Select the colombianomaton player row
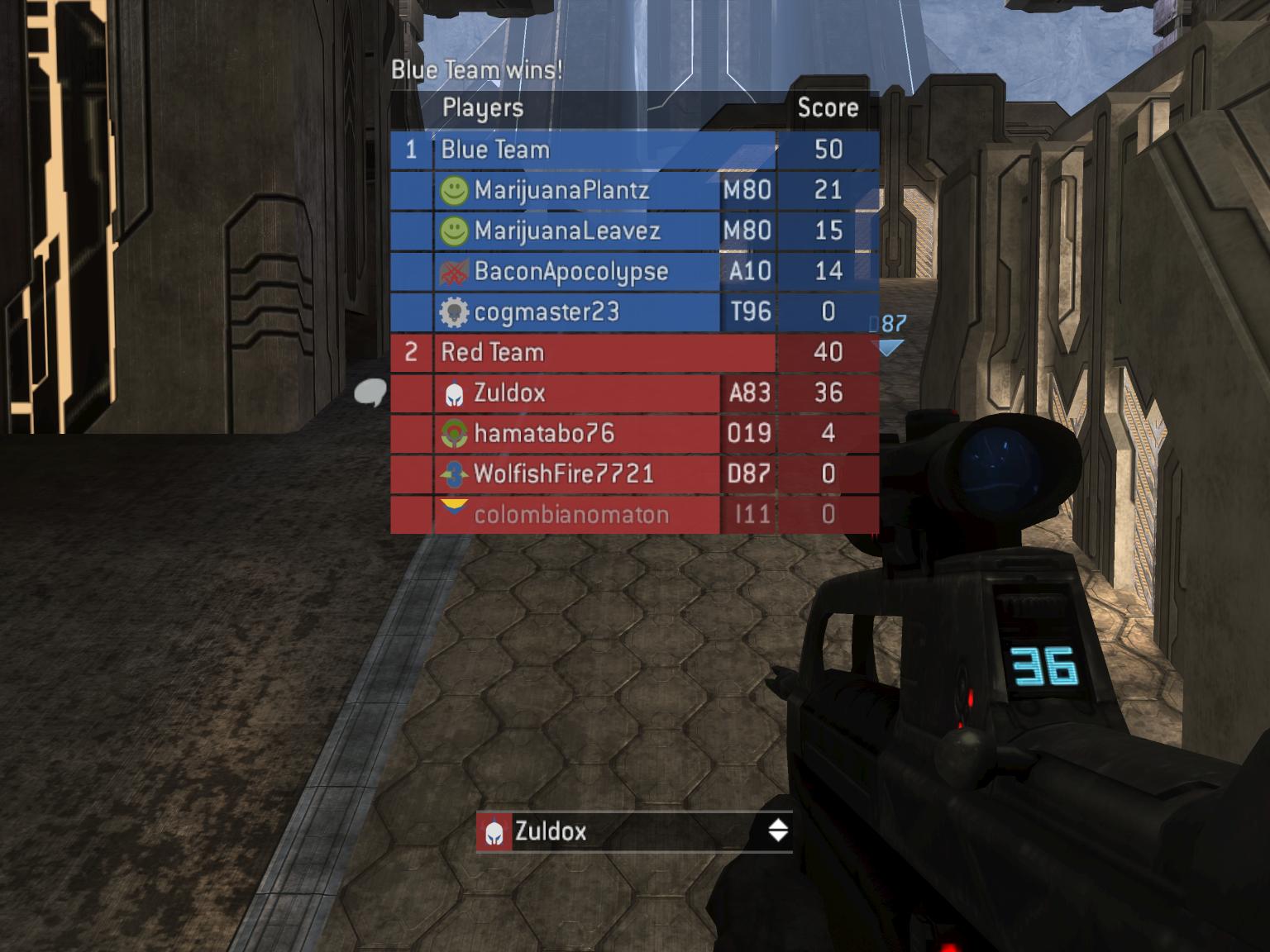The image size is (1270, 952). 571,515
